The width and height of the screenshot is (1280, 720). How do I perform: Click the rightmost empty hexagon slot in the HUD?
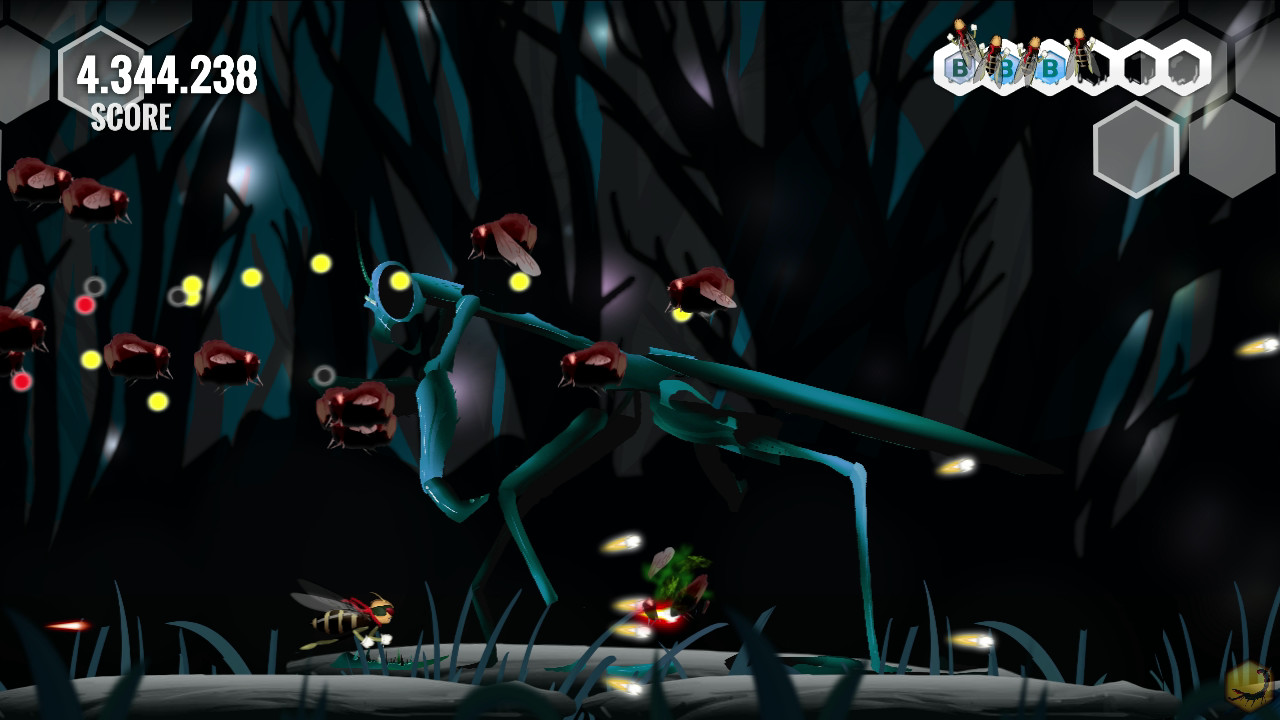pos(1186,68)
